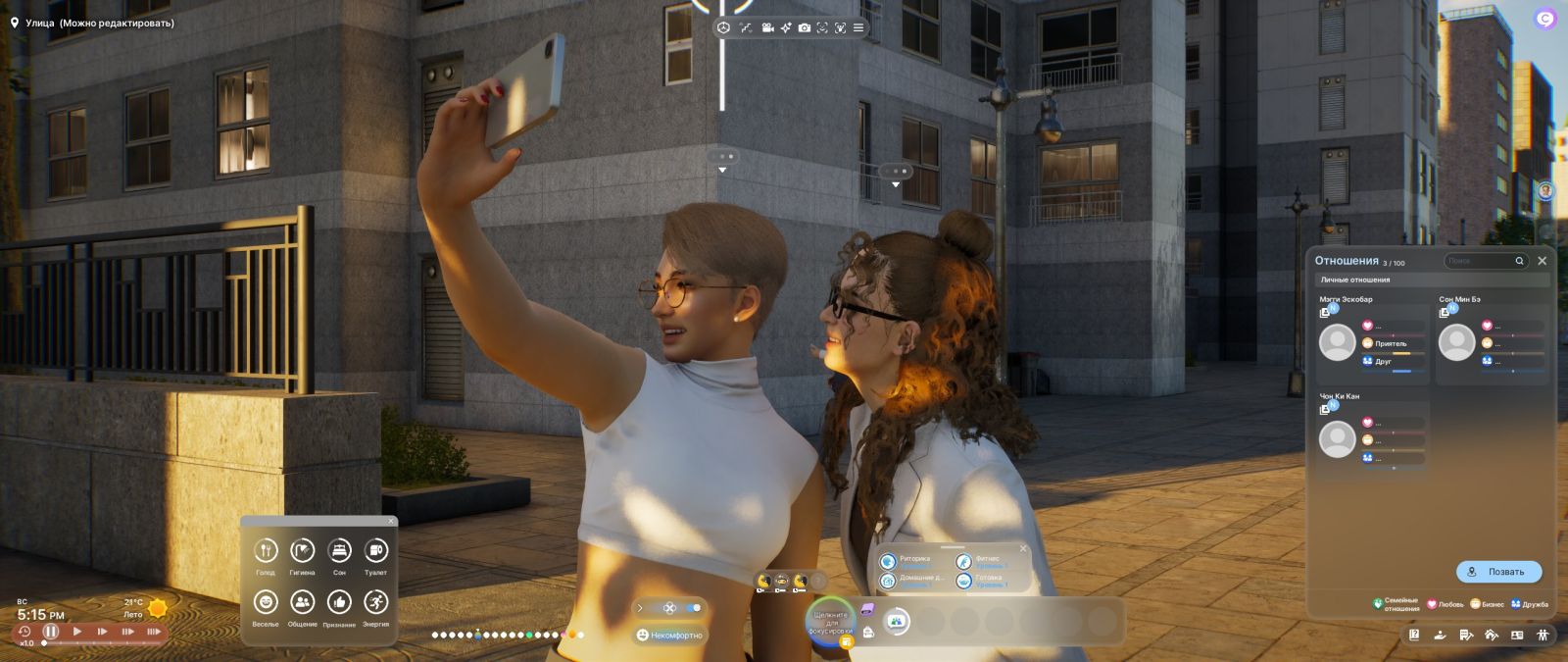Image resolution: width=1568 pixels, height=662 pixels.
Task: Select Мэгги Эскобар's relationship card
Action: click(x=1372, y=336)
